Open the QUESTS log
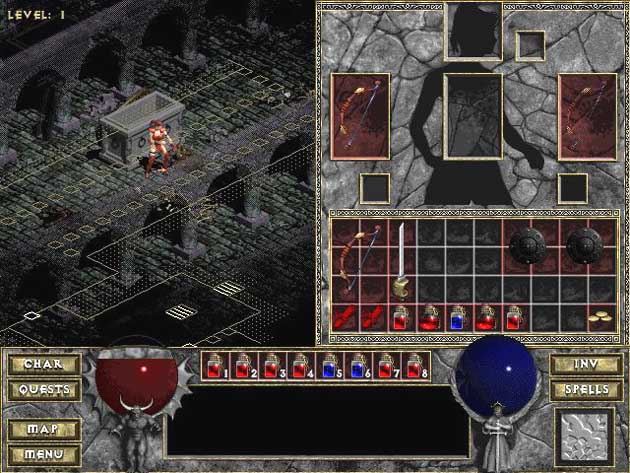 pos(44,389)
